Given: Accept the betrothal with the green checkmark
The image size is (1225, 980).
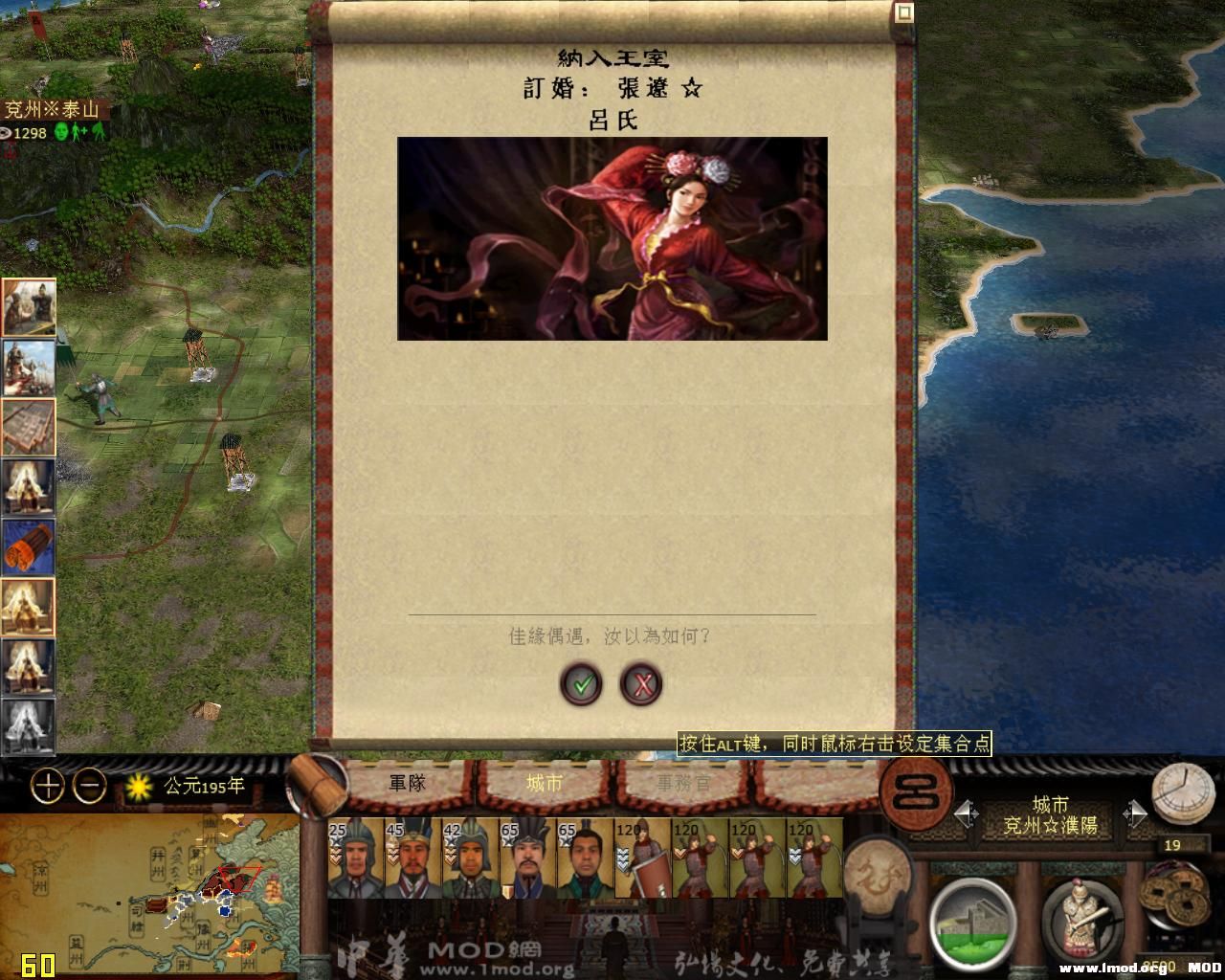Looking at the screenshot, I should coord(580,684).
